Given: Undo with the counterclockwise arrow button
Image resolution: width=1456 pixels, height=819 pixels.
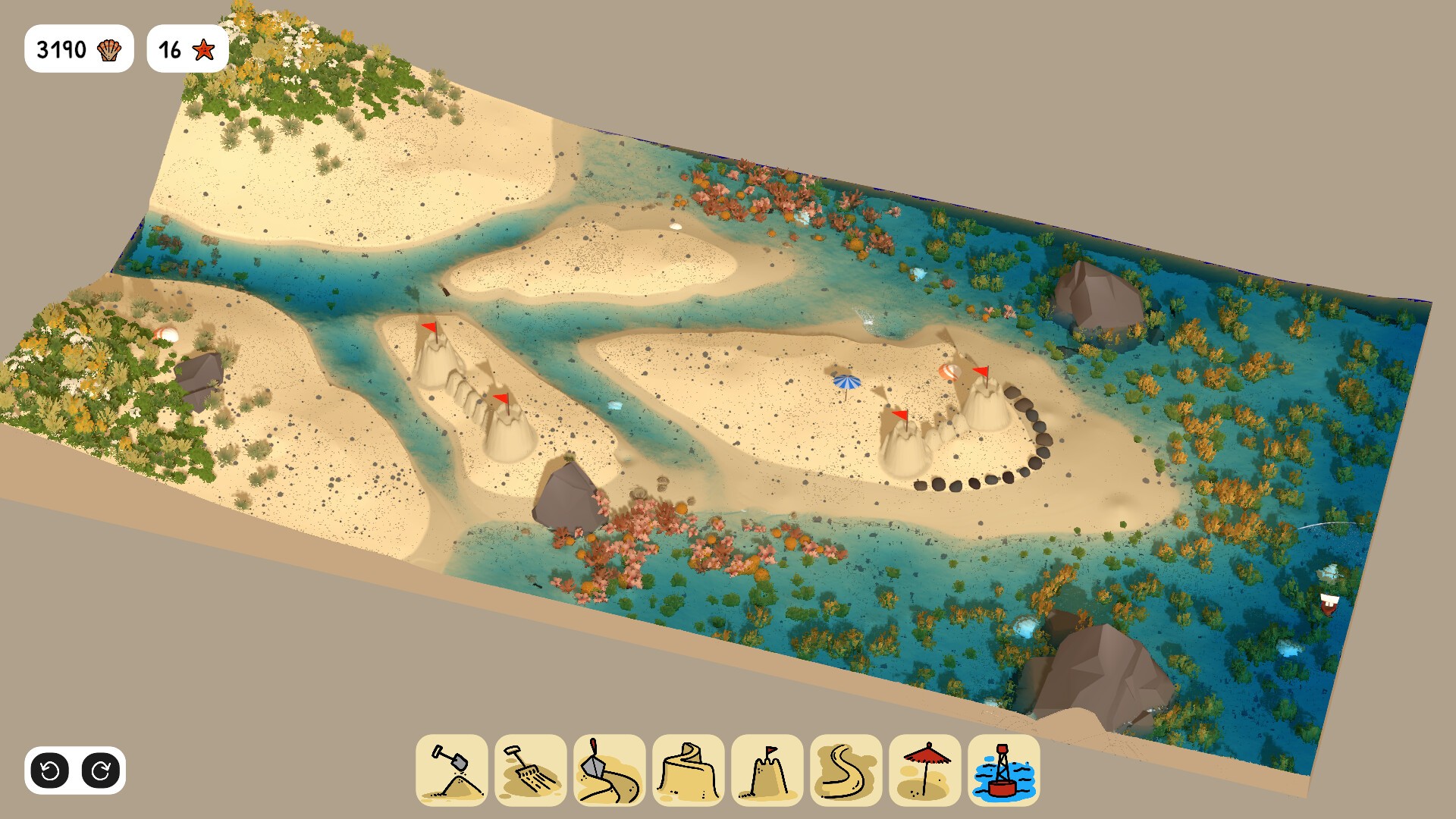Looking at the screenshot, I should (50, 771).
